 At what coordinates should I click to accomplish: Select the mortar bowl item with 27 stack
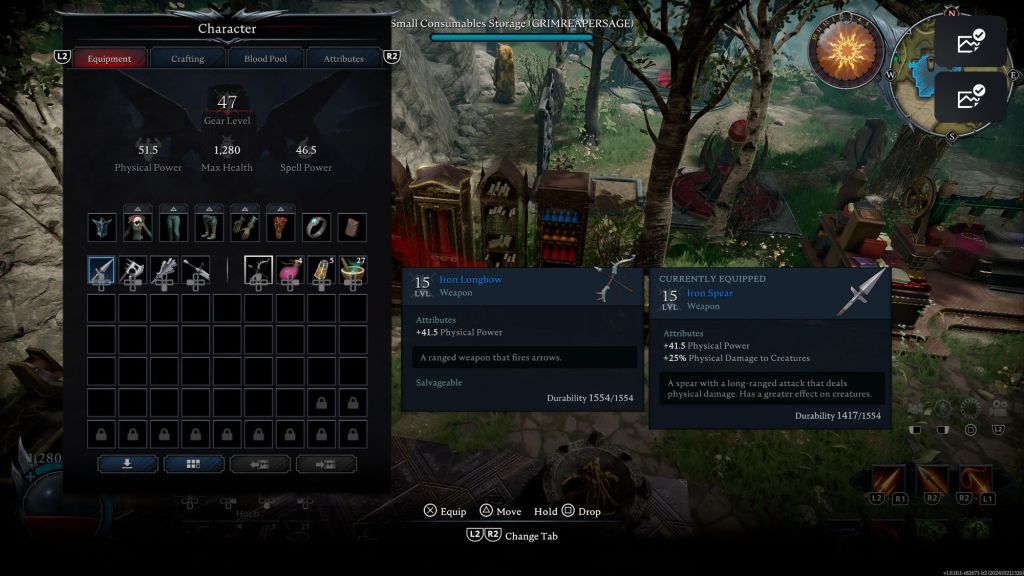[x=352, y=269]
